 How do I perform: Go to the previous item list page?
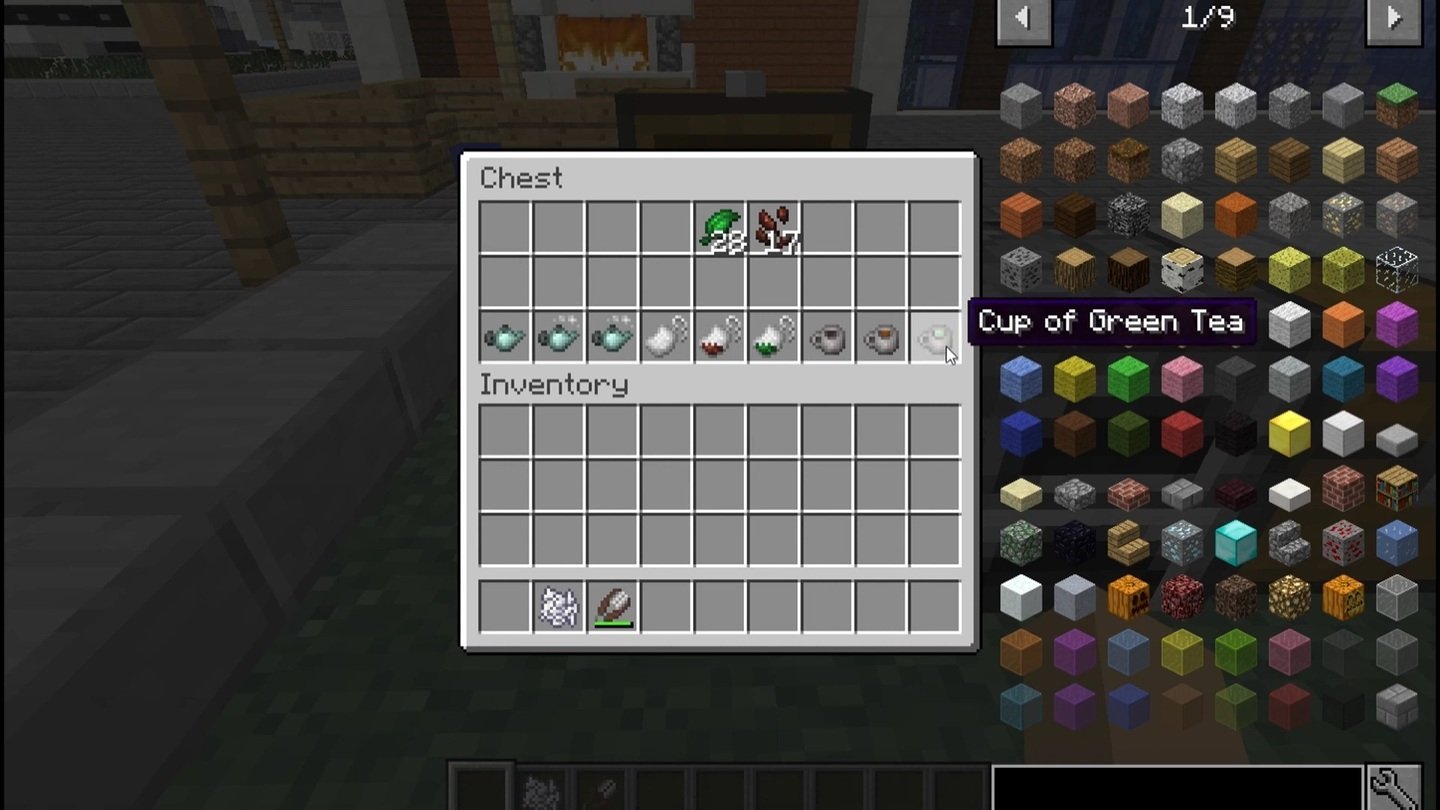(1023, 19)
